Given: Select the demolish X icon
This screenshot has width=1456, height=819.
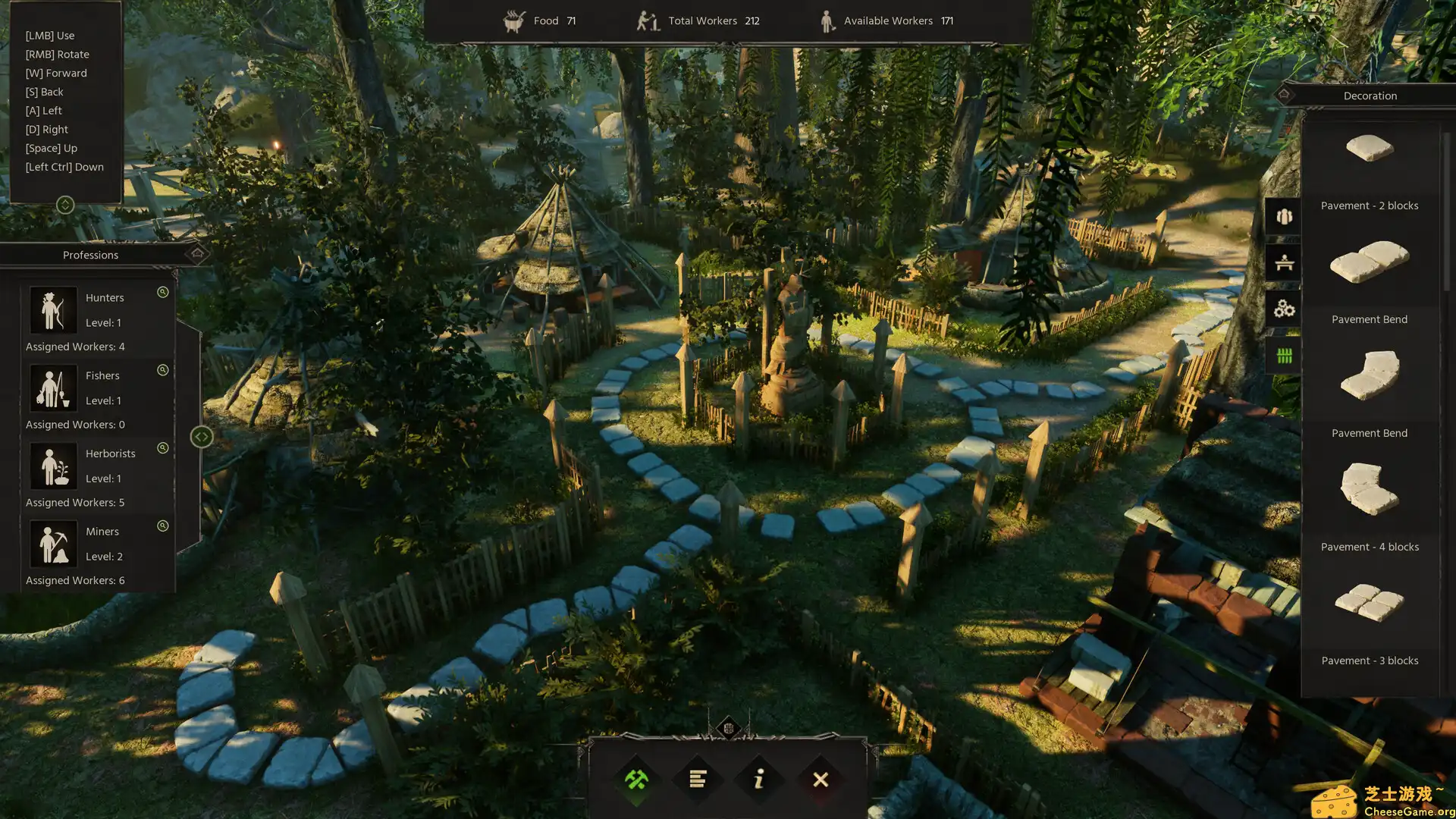Looking at the screenshot, I should pos(821,780).
